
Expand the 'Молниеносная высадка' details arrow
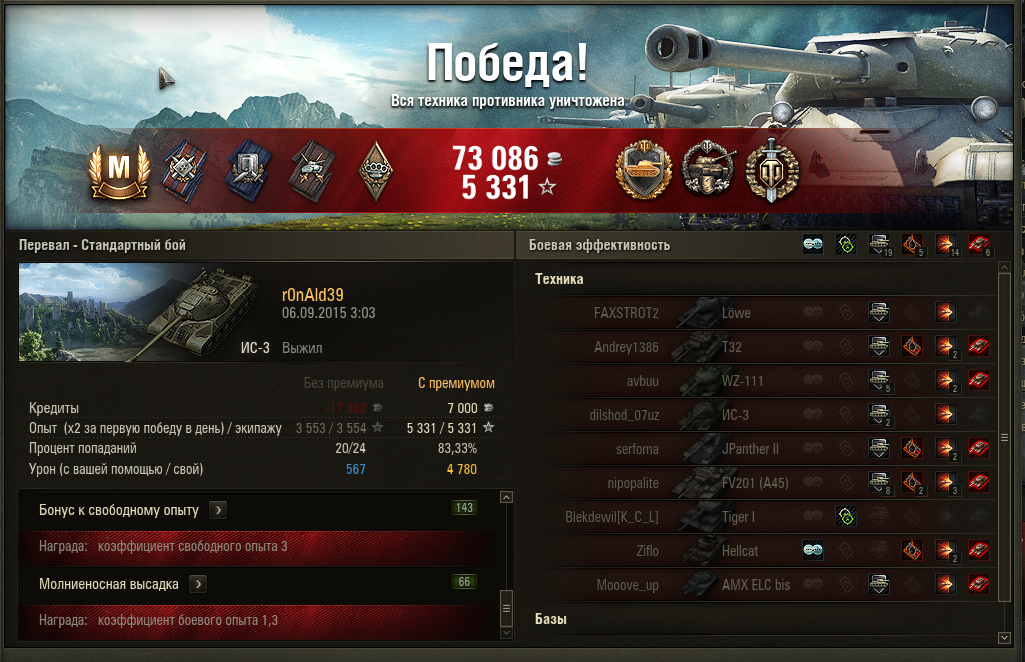(199, 583)
